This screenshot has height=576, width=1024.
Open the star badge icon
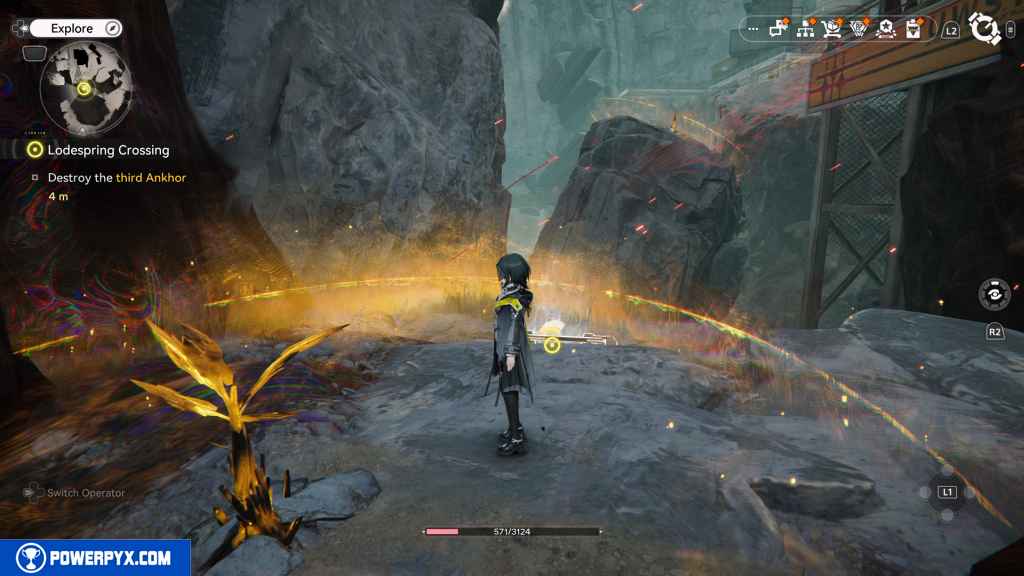tap(885, 29)
